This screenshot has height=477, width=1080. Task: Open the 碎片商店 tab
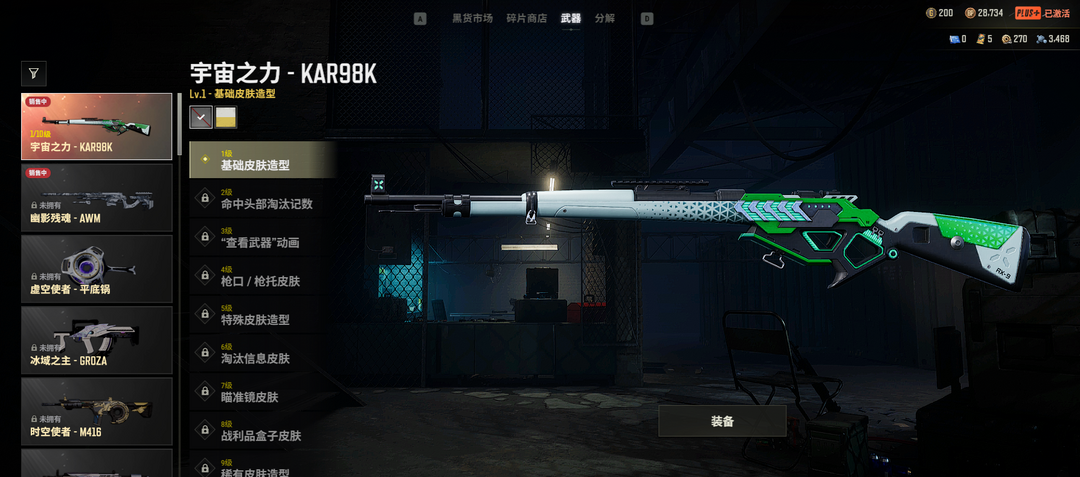pyautogui.click(x=526, y=18)
